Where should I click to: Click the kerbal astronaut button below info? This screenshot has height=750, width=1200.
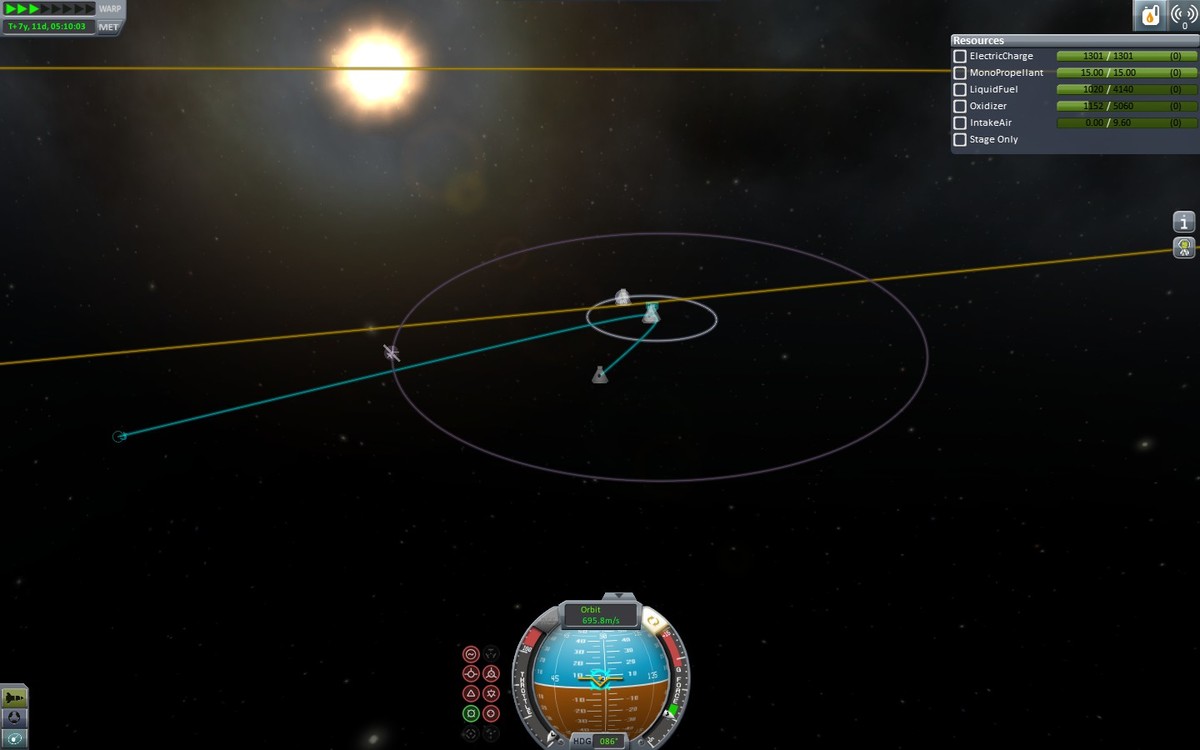(1184, 247)
